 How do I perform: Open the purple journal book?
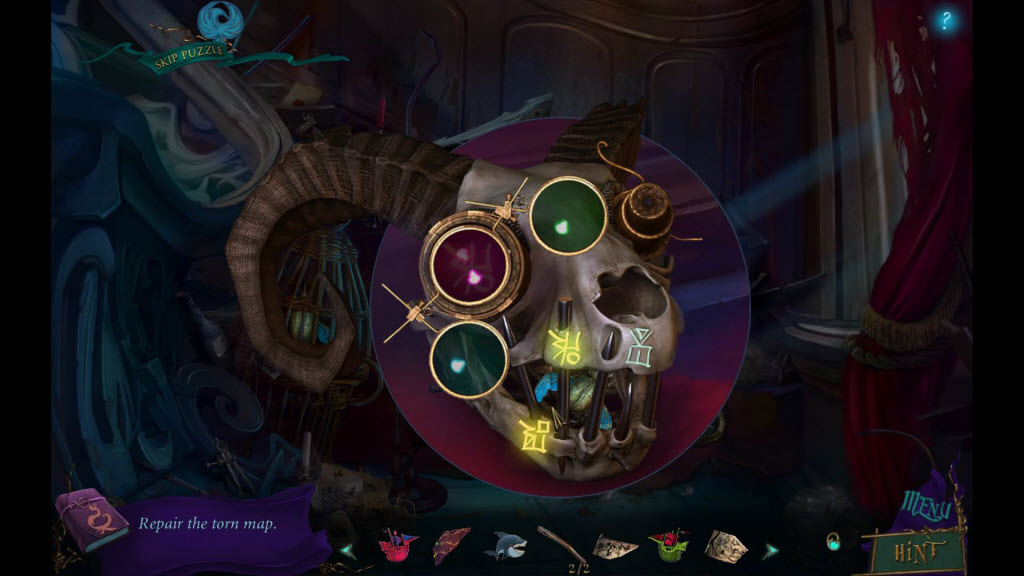92,520
